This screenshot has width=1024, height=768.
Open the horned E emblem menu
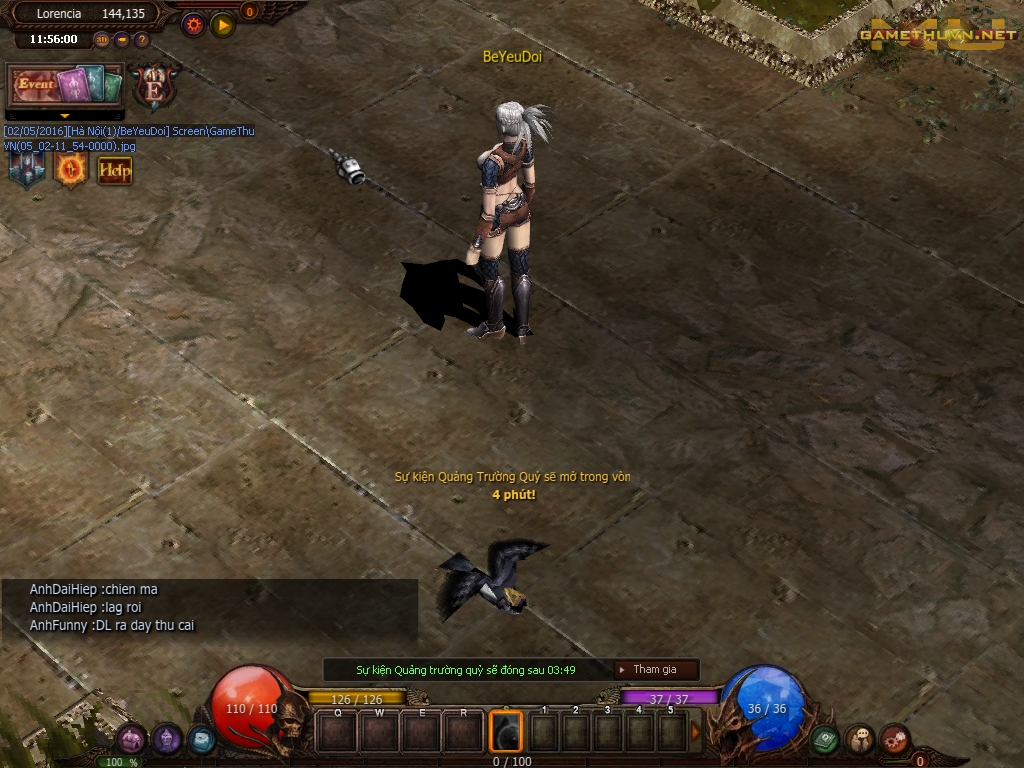tap(155, 85)
